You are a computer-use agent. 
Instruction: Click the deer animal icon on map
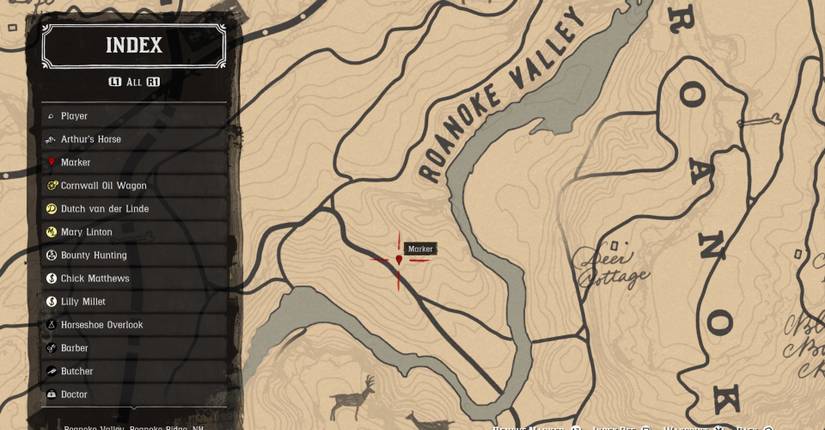click(x=352, y=397)
